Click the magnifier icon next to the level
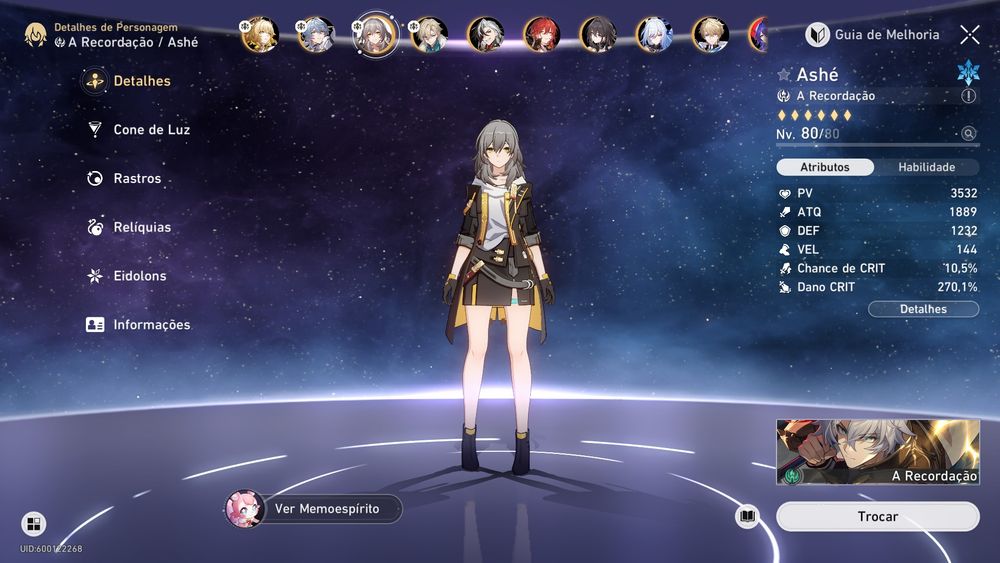 point(968,134)
